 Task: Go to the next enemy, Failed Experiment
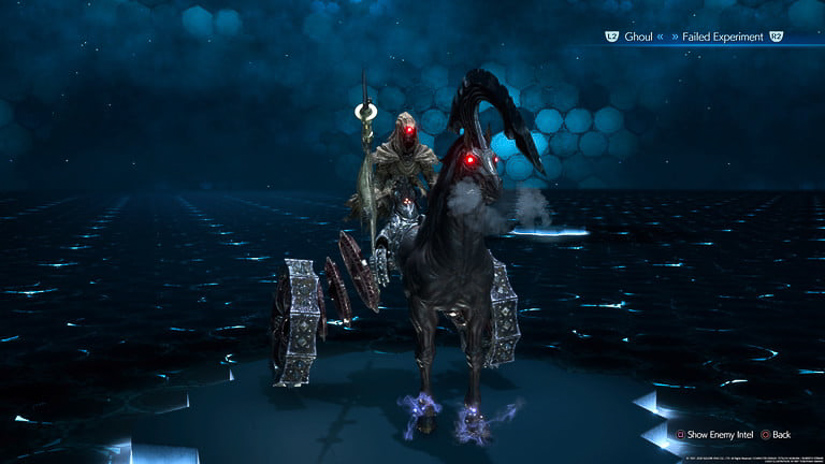[x=723, y=37]
